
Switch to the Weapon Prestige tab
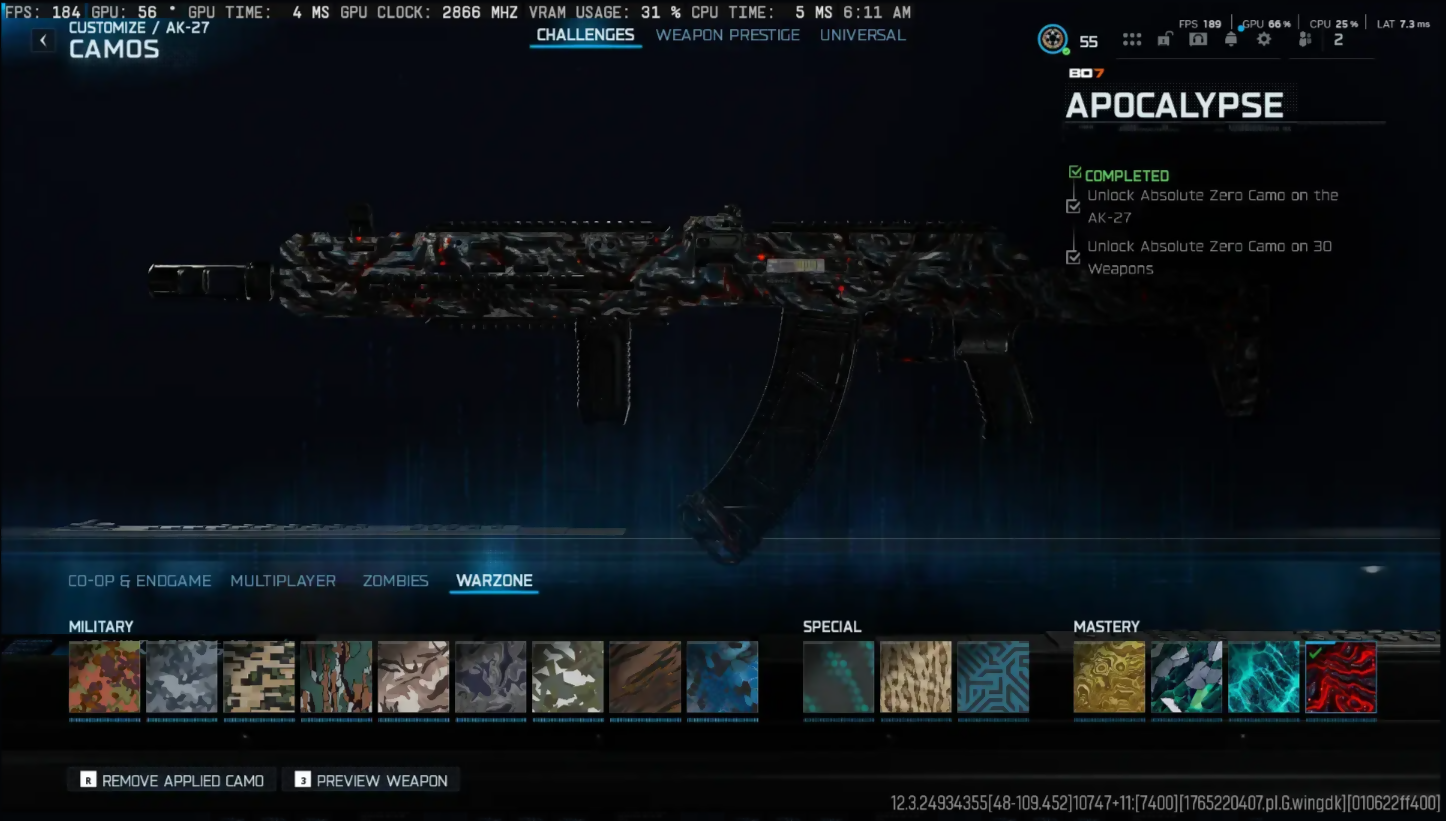click(x=727, y=35)
